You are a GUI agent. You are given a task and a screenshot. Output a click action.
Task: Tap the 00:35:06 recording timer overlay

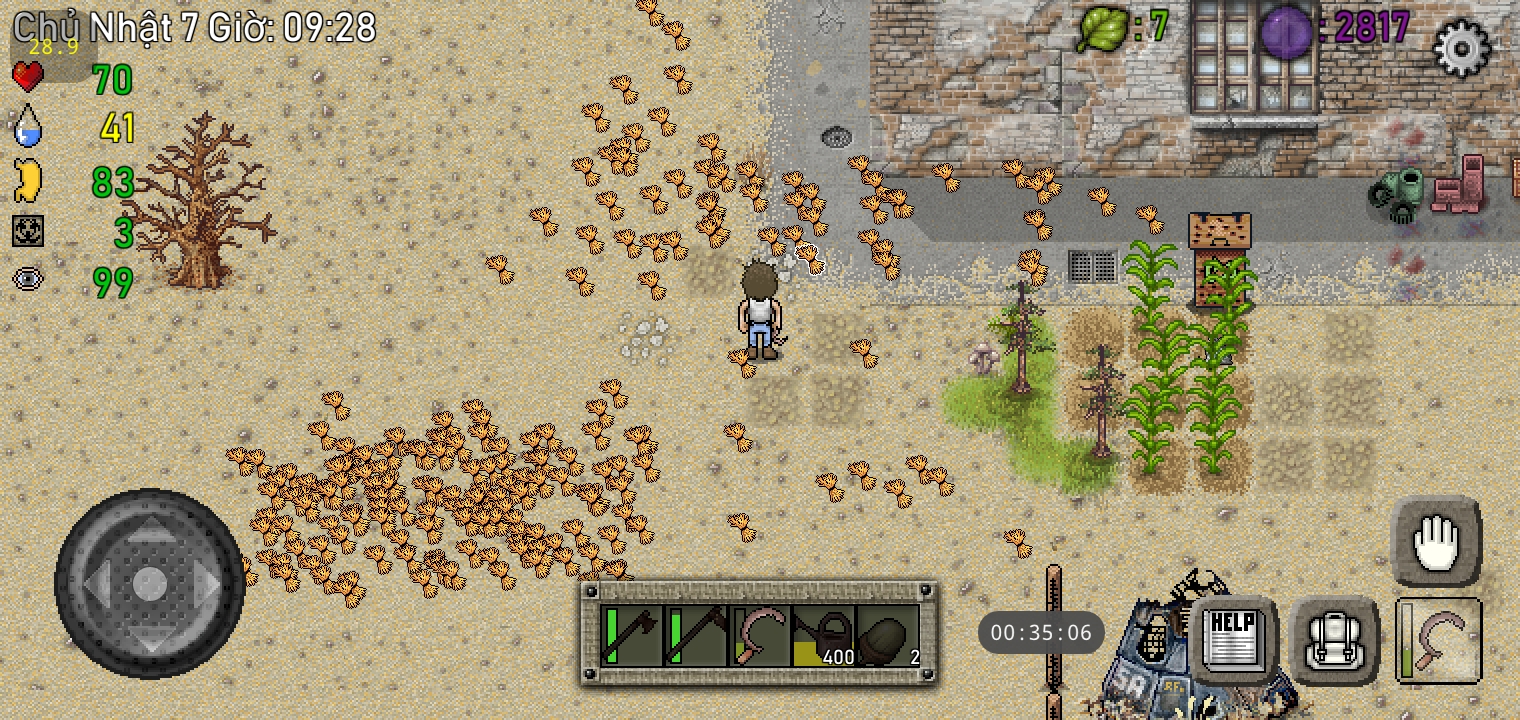(1041, 633)
